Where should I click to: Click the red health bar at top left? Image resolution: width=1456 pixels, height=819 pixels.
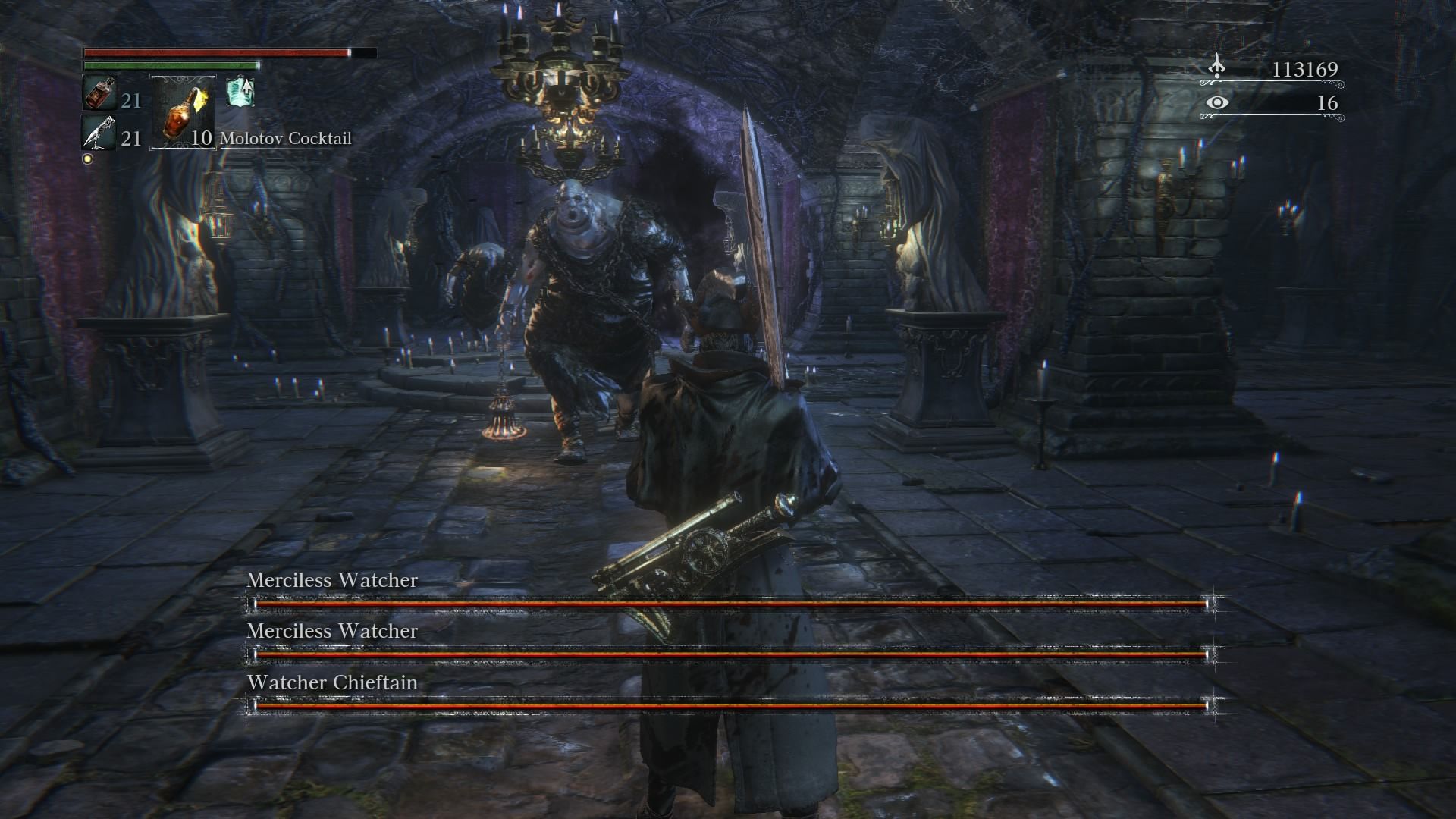point(216,53)
